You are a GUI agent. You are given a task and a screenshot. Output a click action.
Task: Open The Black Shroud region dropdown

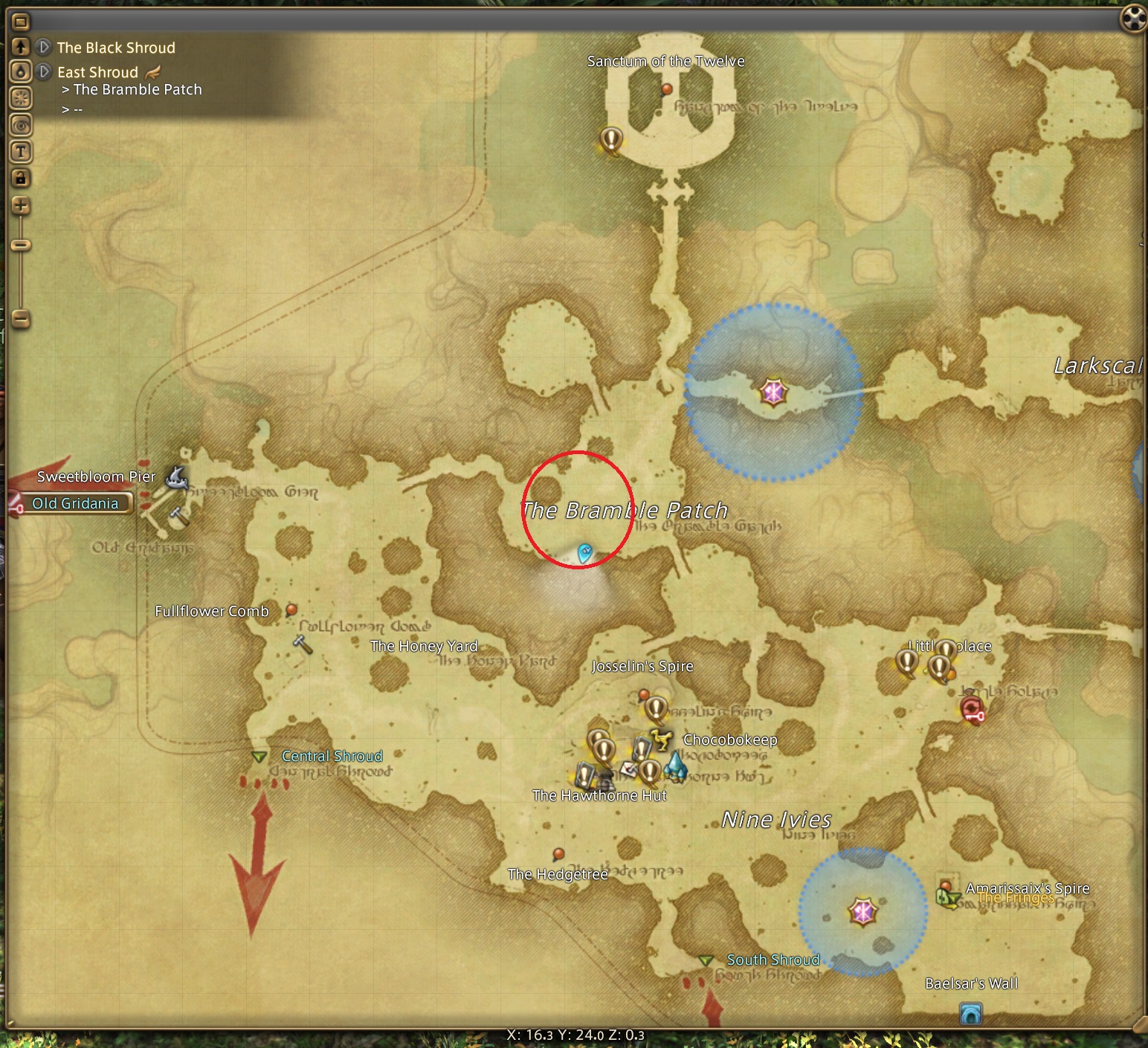coord(44,48)
